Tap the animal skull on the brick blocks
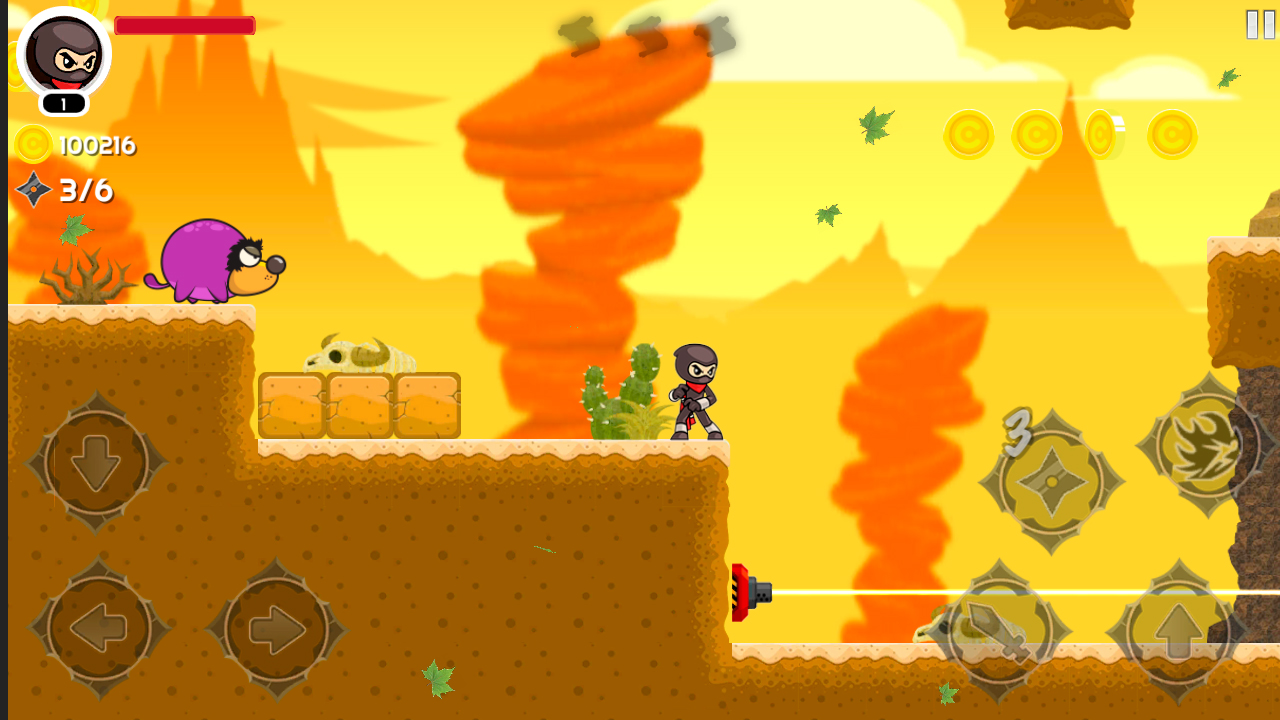 358,352
